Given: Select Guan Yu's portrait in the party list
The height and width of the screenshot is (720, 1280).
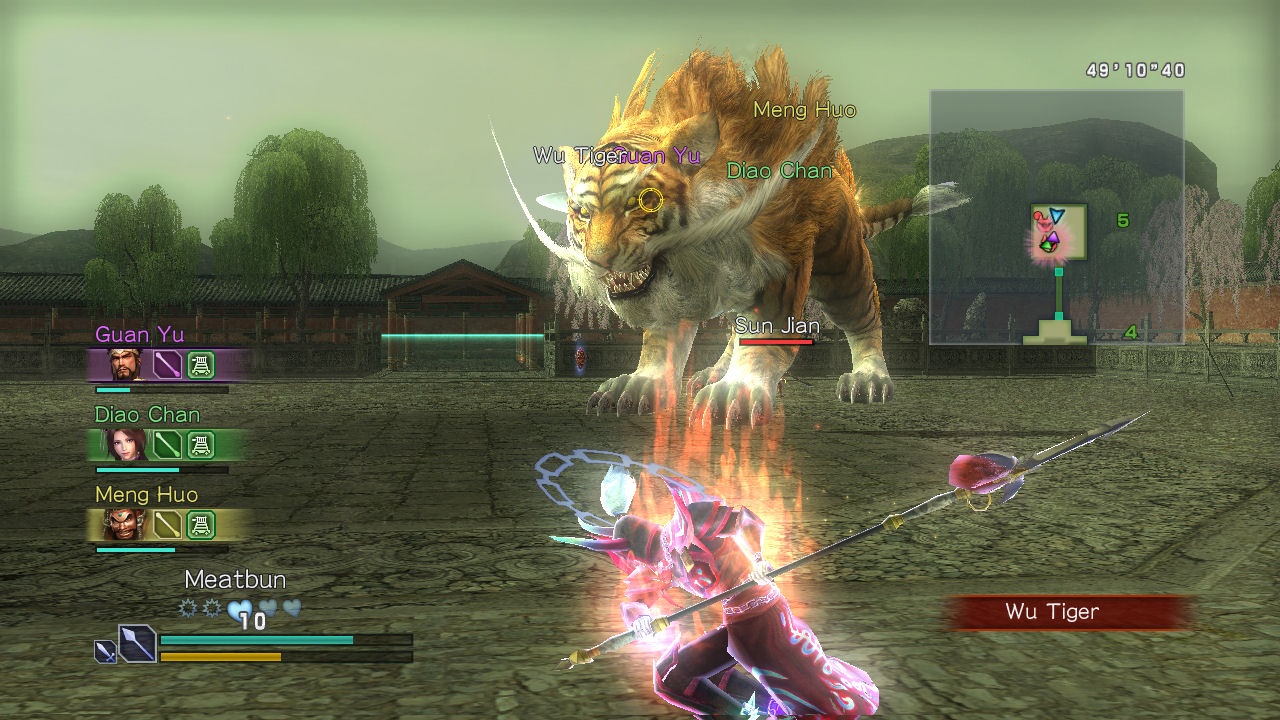Looking at the screenshot, I should click(127, 365).
